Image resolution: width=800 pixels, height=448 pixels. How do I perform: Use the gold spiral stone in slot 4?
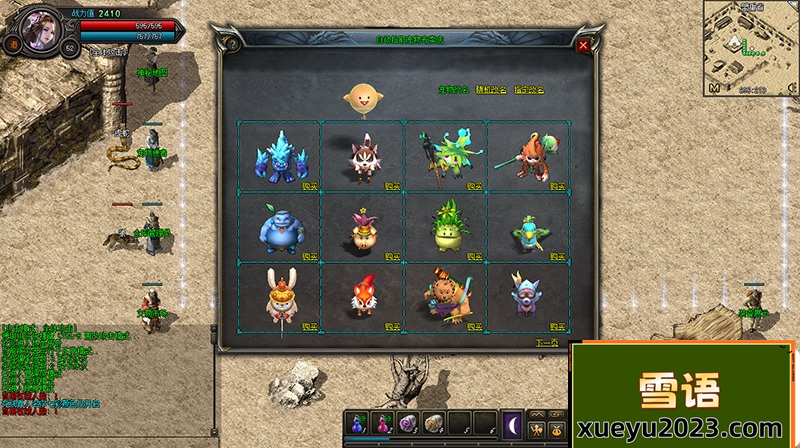435,421
